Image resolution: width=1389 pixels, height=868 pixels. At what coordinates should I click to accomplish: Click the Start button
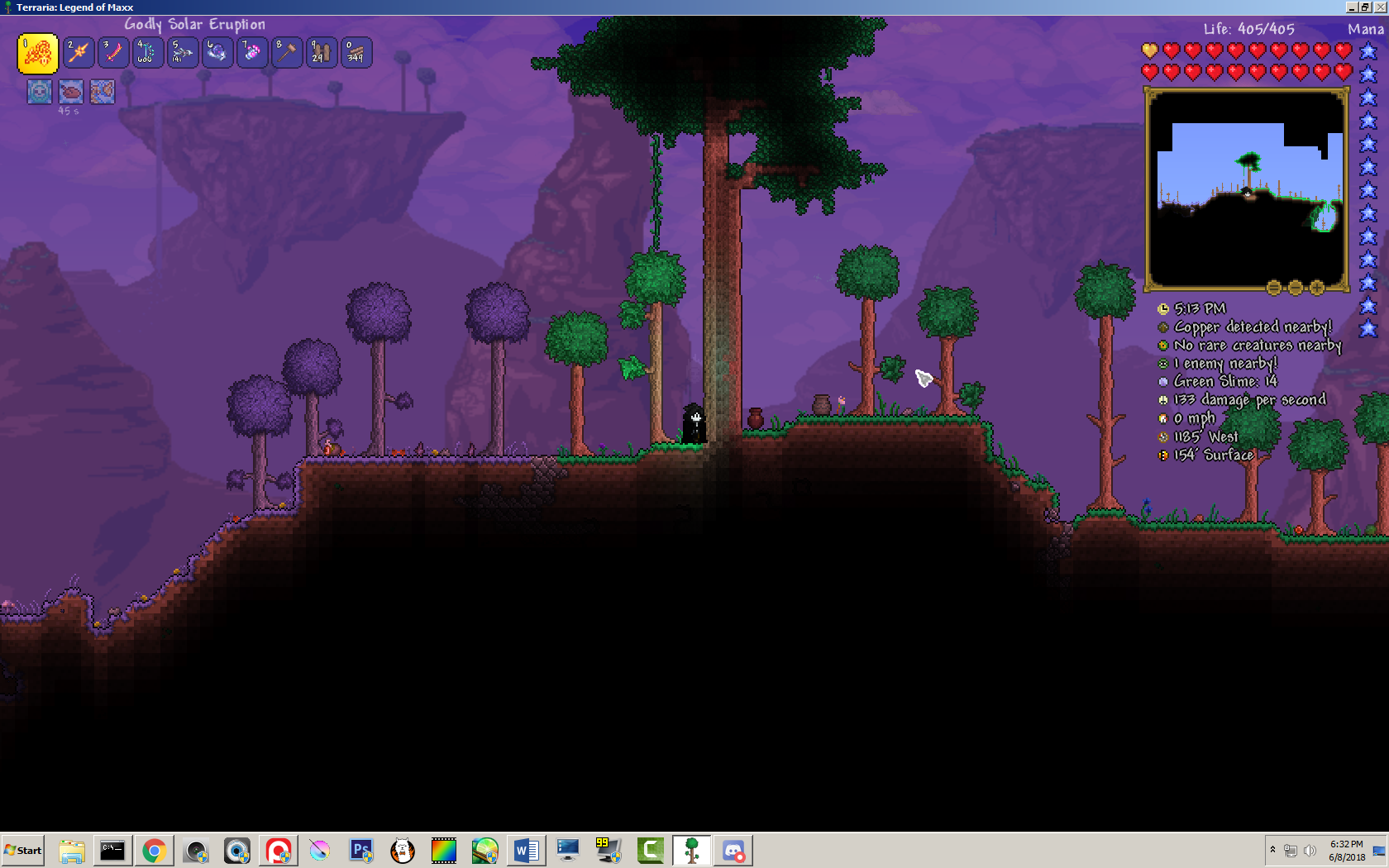pyautogui.click(x=23, y=850)
